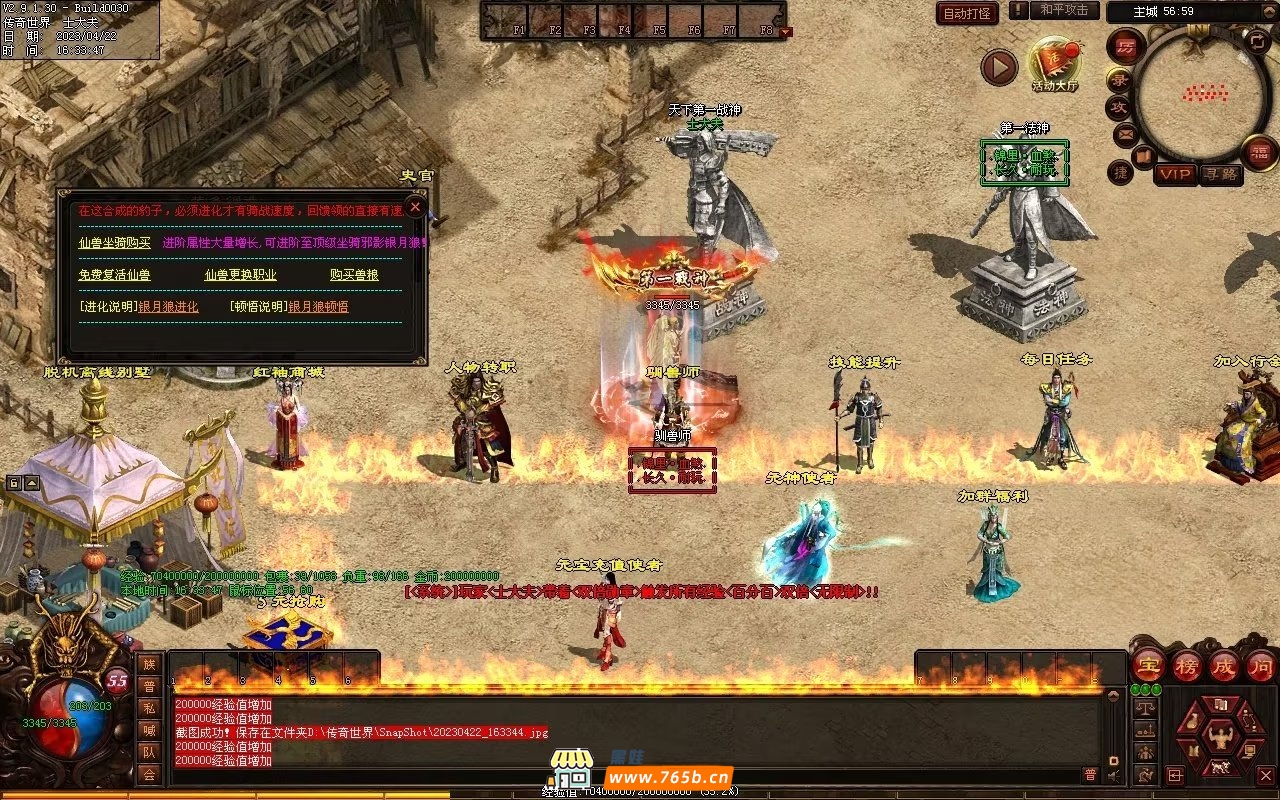This screenshot has width=1280, height=800.
Task: Toggle the 自动打怪 auto-fight button
Action: click(967, 13)
